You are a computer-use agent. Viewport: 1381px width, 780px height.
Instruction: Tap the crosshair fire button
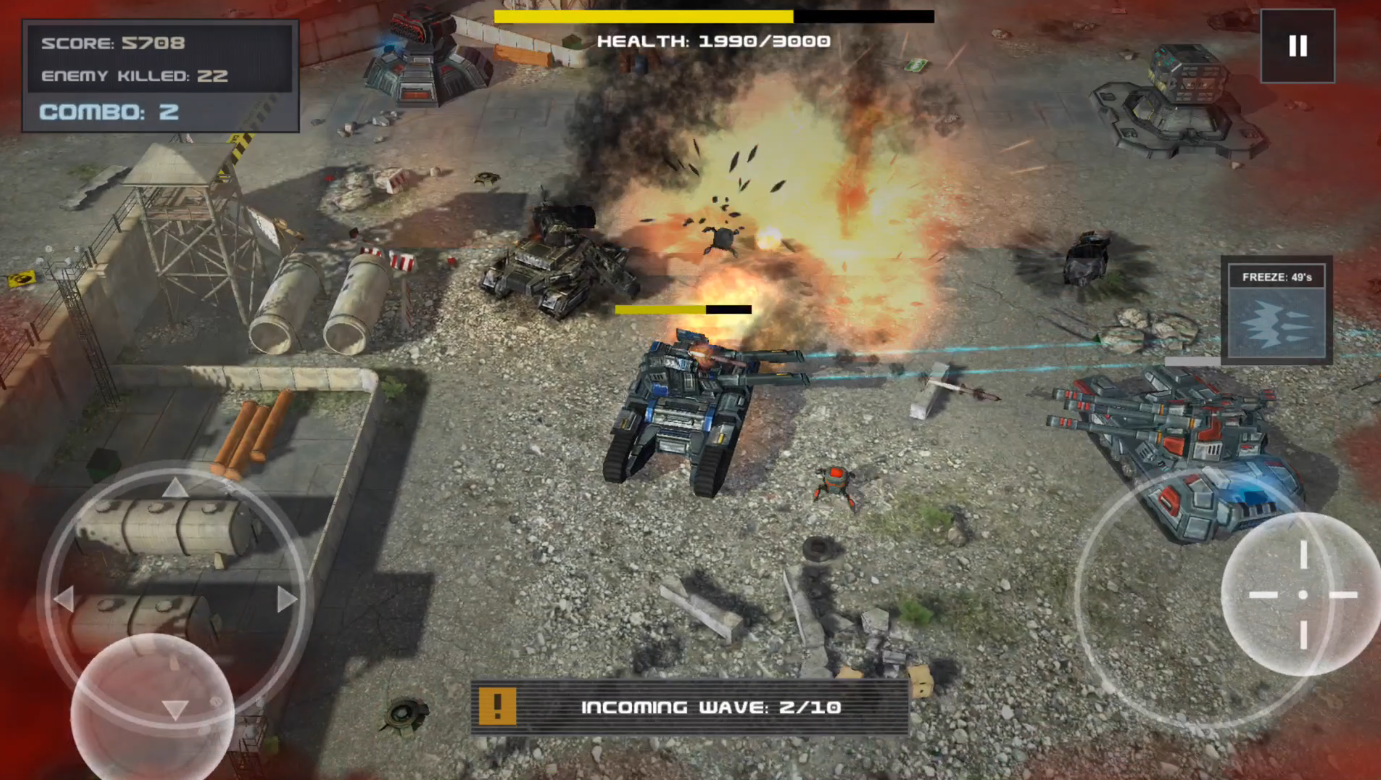1302,594
